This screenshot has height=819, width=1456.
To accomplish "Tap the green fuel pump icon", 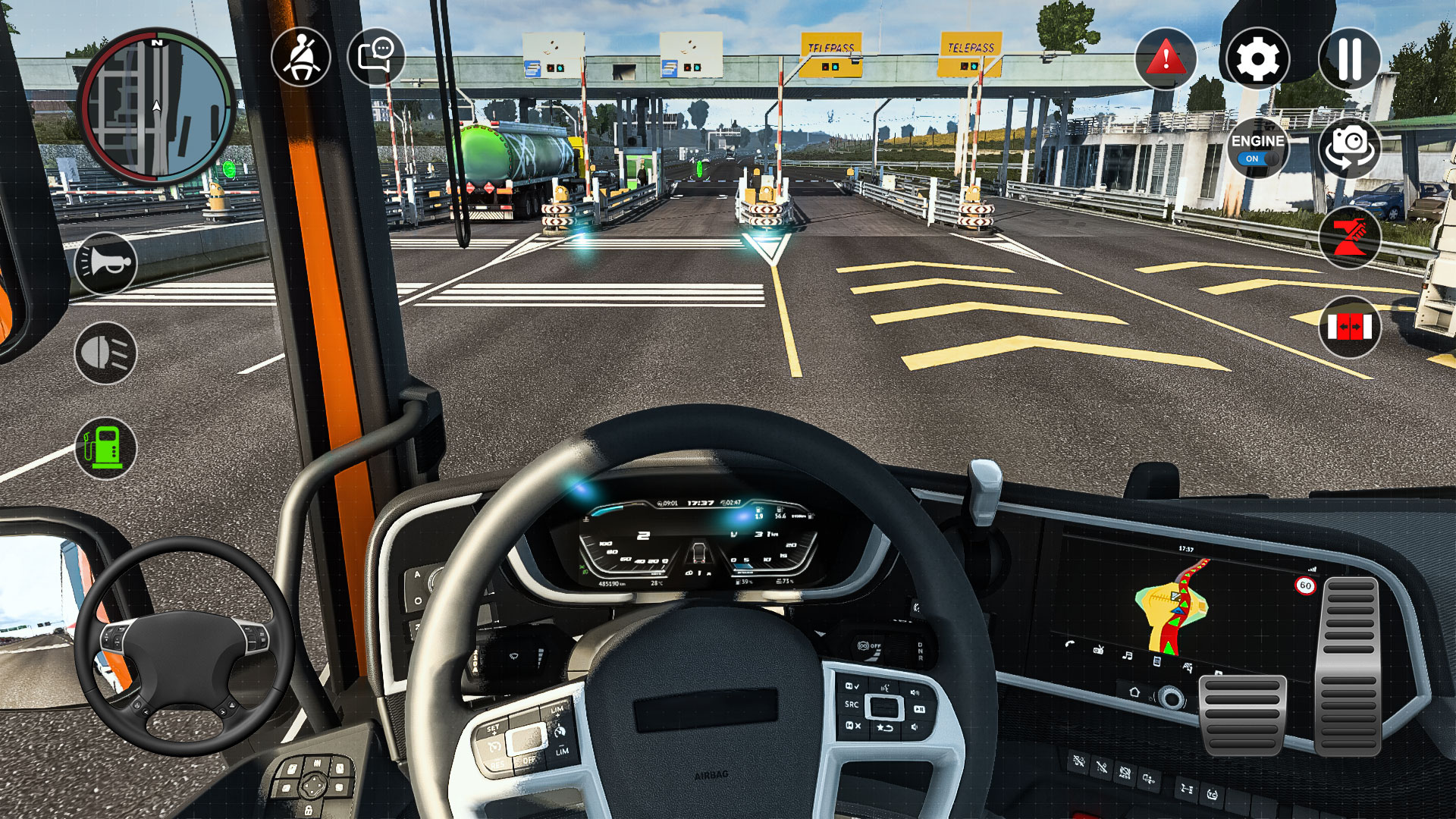I will [x=106, y=447].
